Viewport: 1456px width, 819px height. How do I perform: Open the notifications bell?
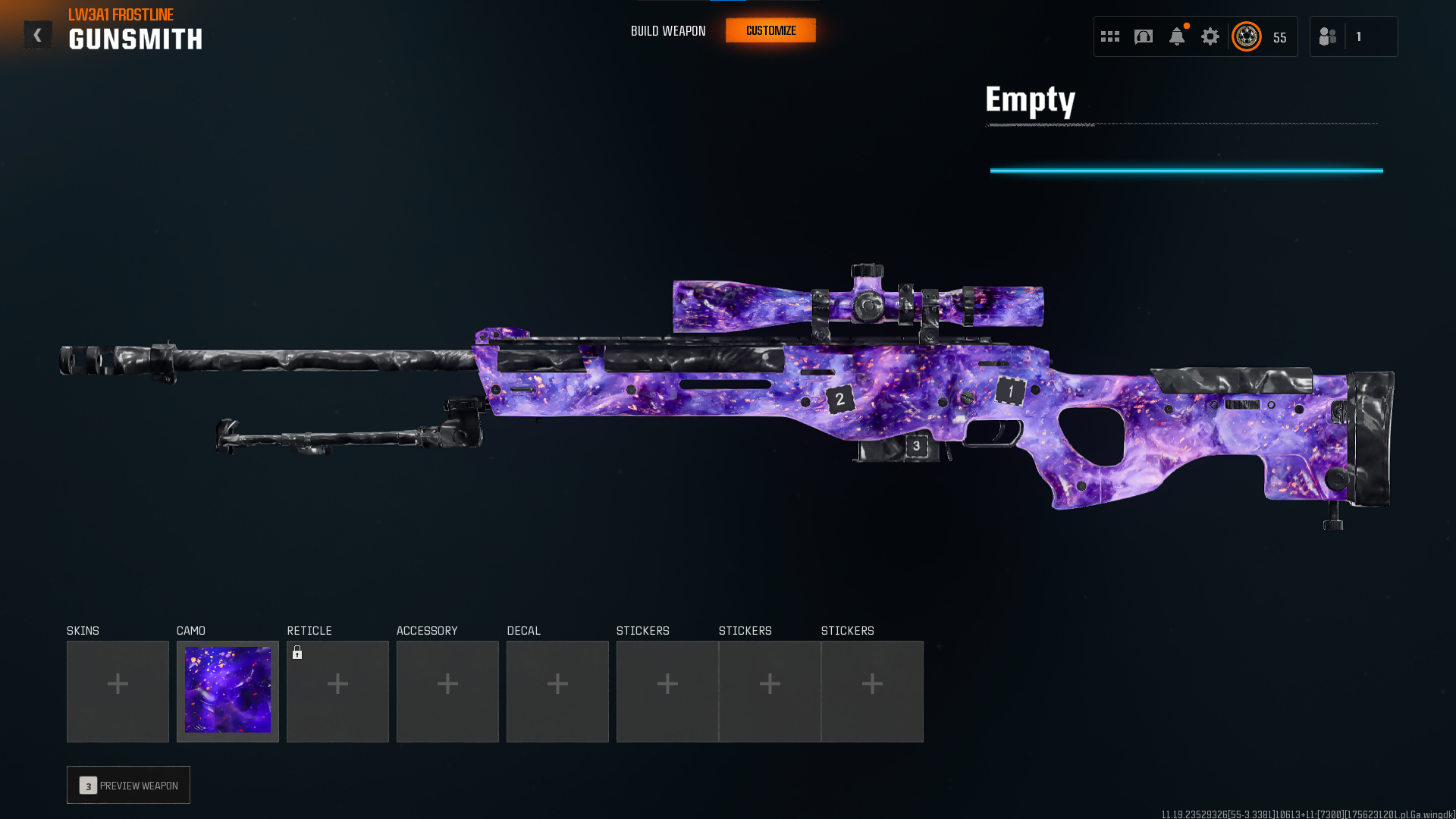[x=1177, y=36]
